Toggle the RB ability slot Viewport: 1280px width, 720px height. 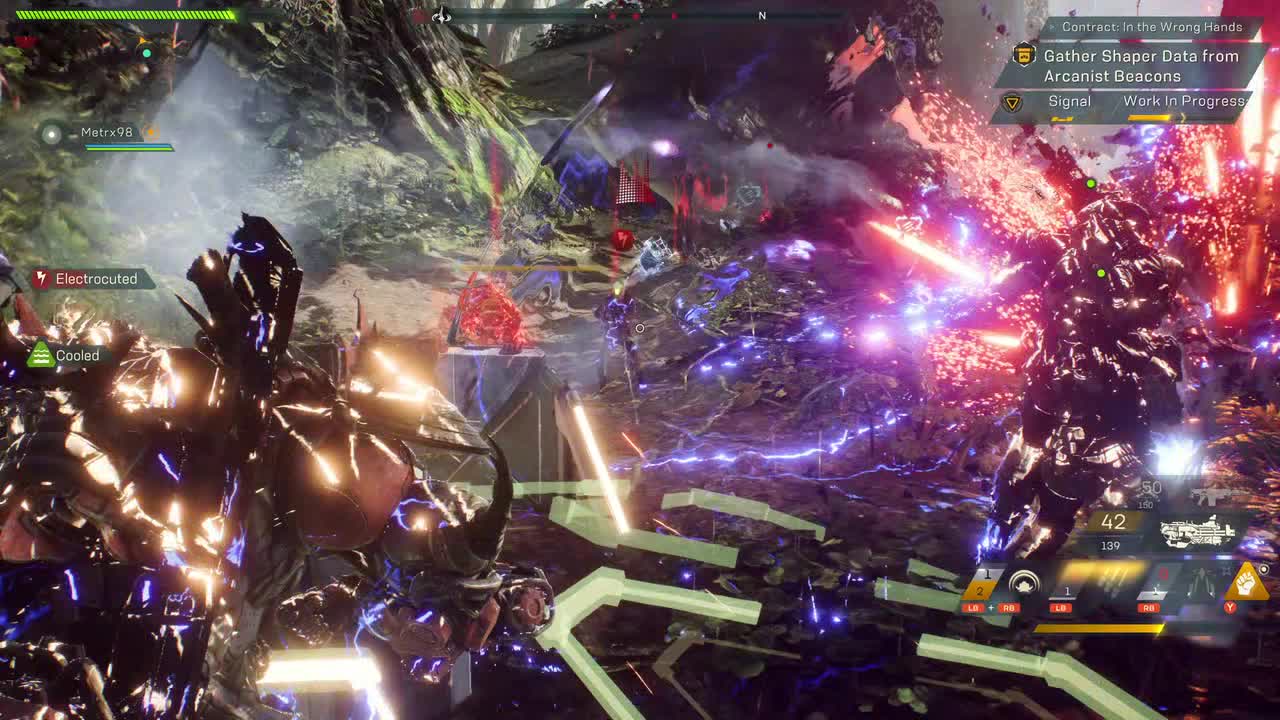click(1151, 608)
